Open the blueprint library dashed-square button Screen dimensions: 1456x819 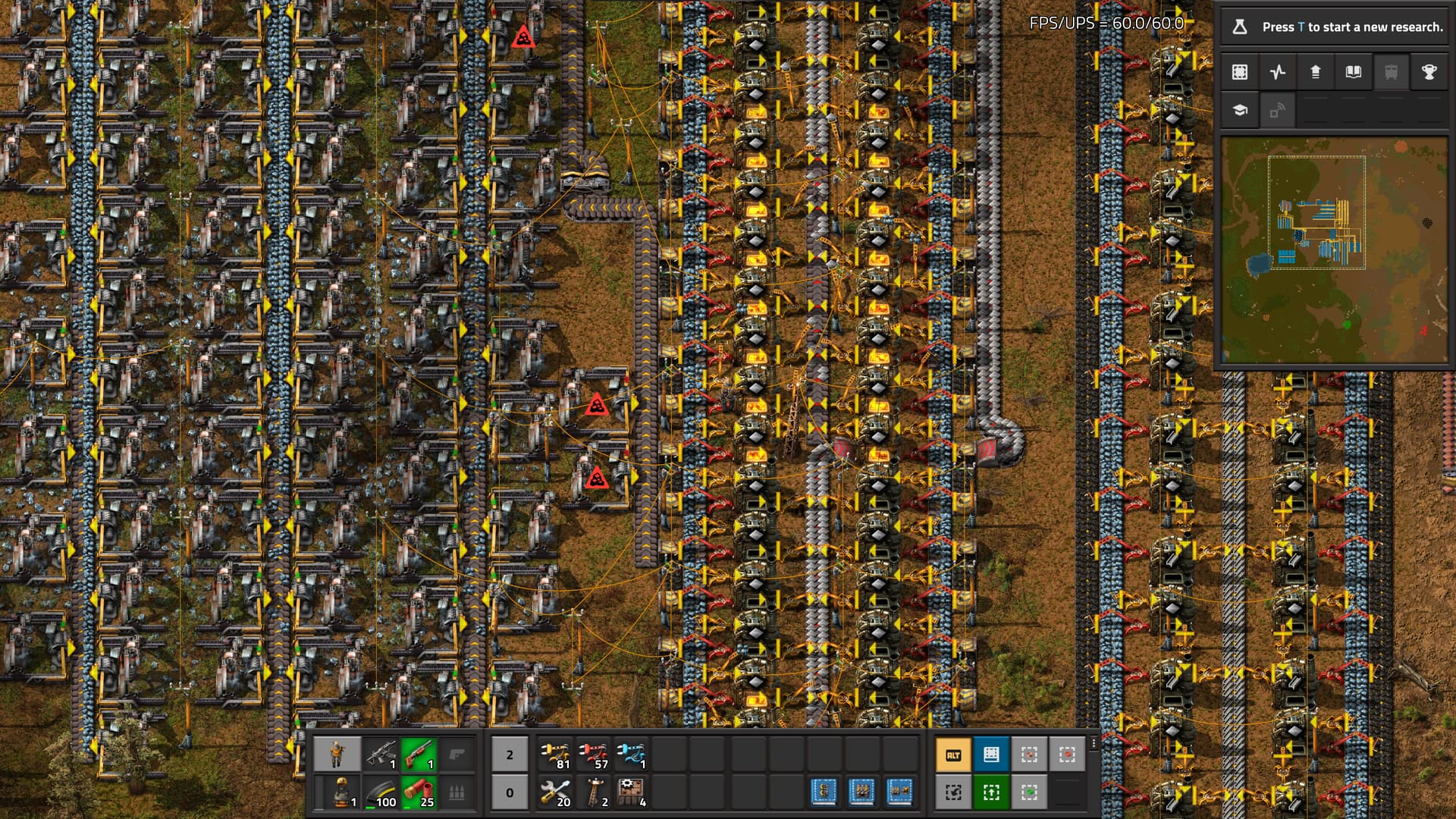1240,72
